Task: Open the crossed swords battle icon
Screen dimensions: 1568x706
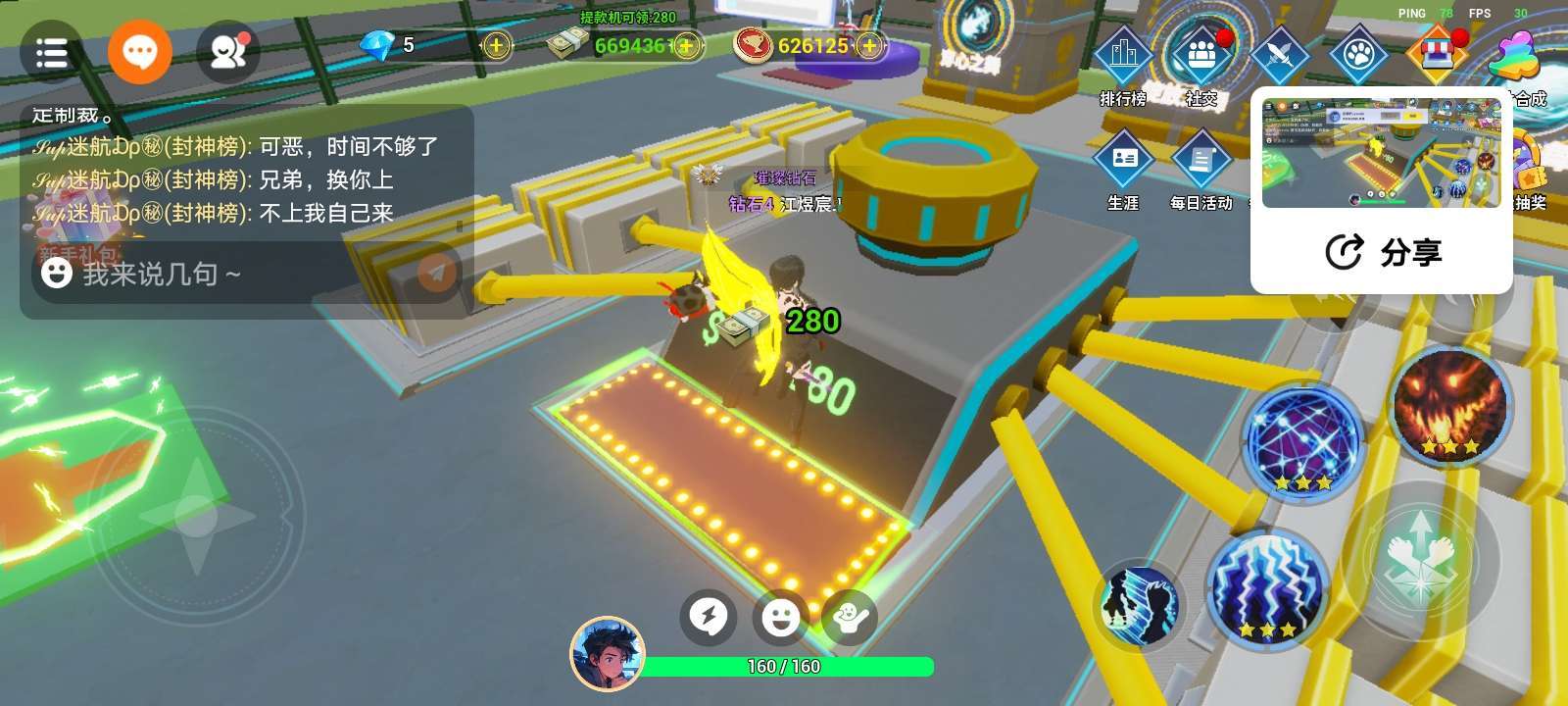Action: (x=1280, y=54)
